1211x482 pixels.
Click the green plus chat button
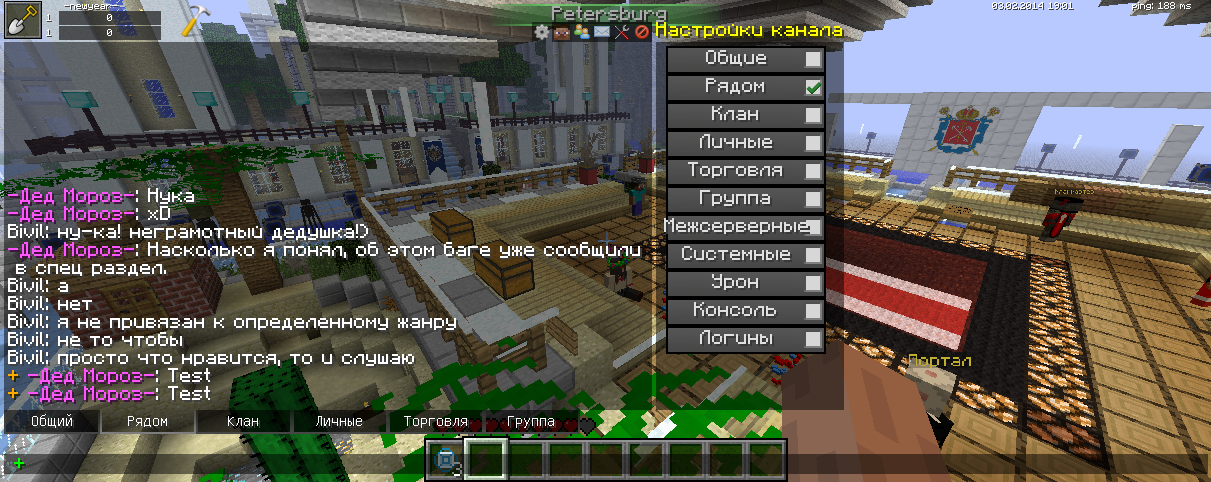coord(19,463)
